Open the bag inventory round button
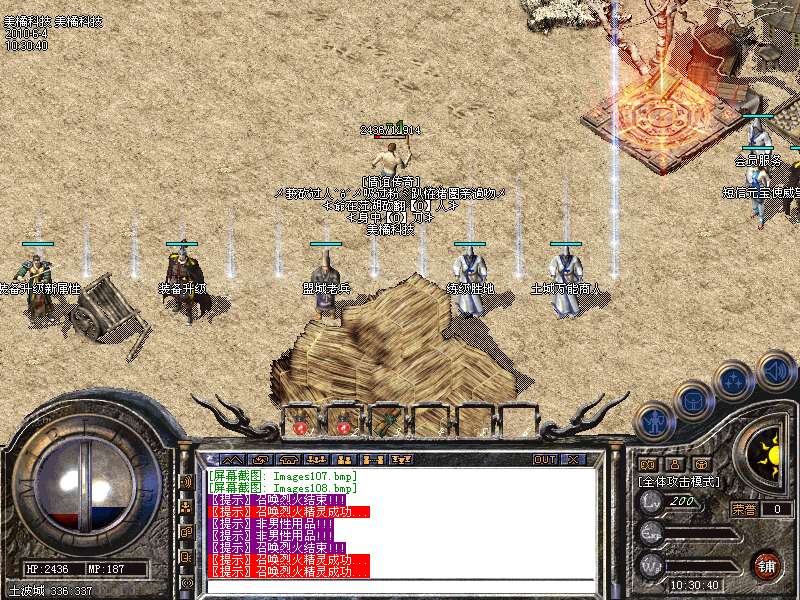 tap(692, 402)
